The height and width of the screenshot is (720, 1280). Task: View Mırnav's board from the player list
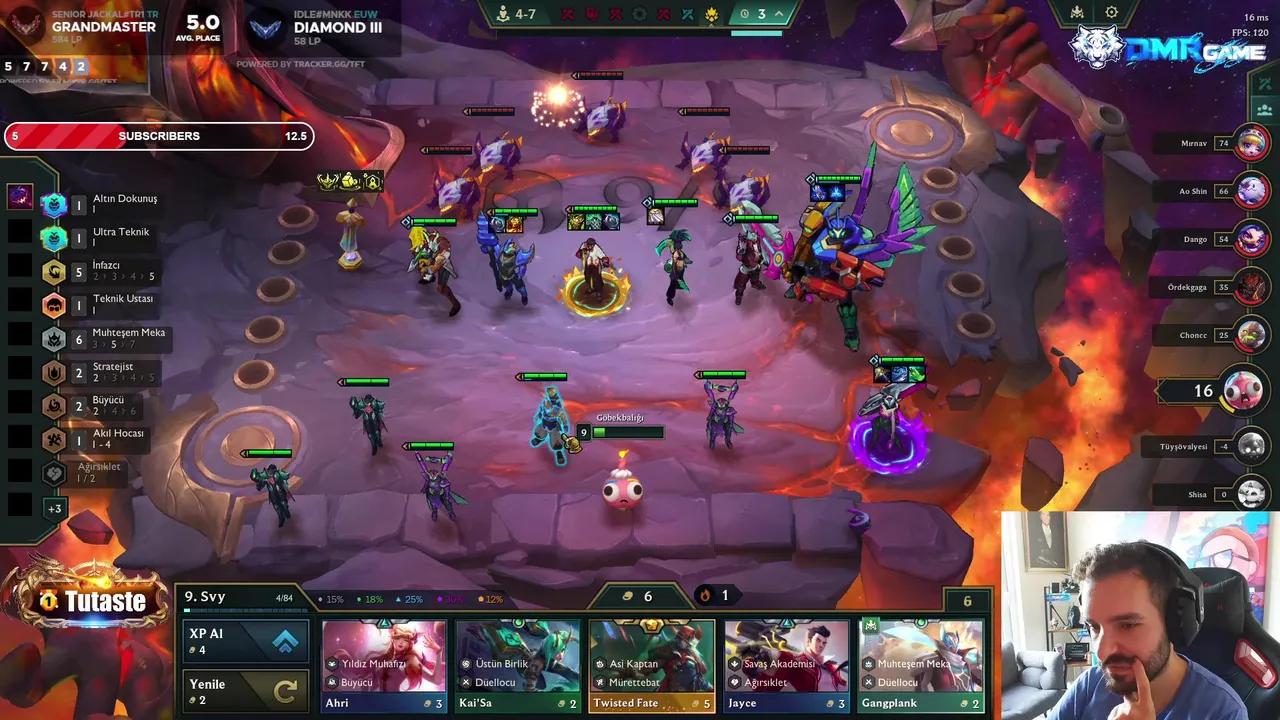[x=1251, y=143]
